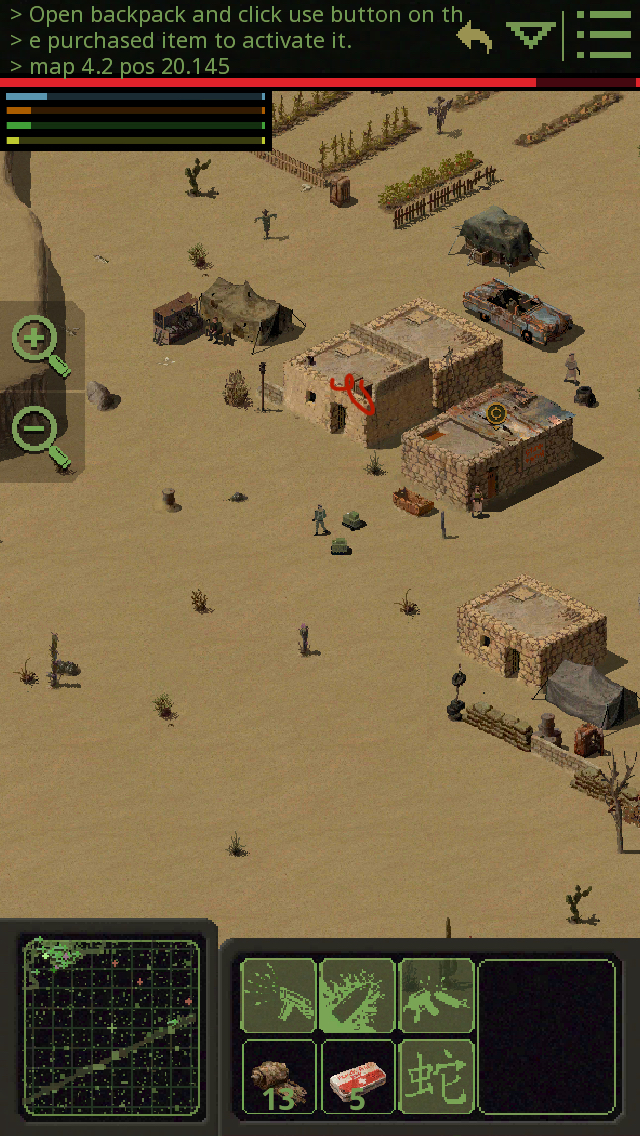
Task: Select the firing rifle attack mode
Action: coord(279,996)
